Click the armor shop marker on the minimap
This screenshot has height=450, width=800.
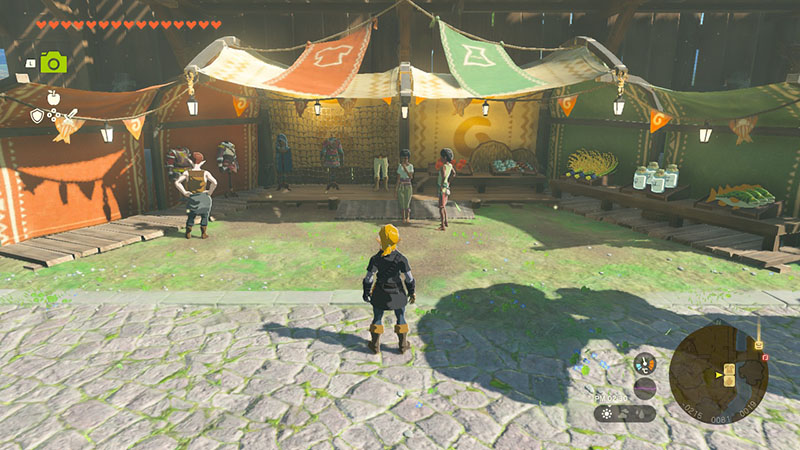730,371
